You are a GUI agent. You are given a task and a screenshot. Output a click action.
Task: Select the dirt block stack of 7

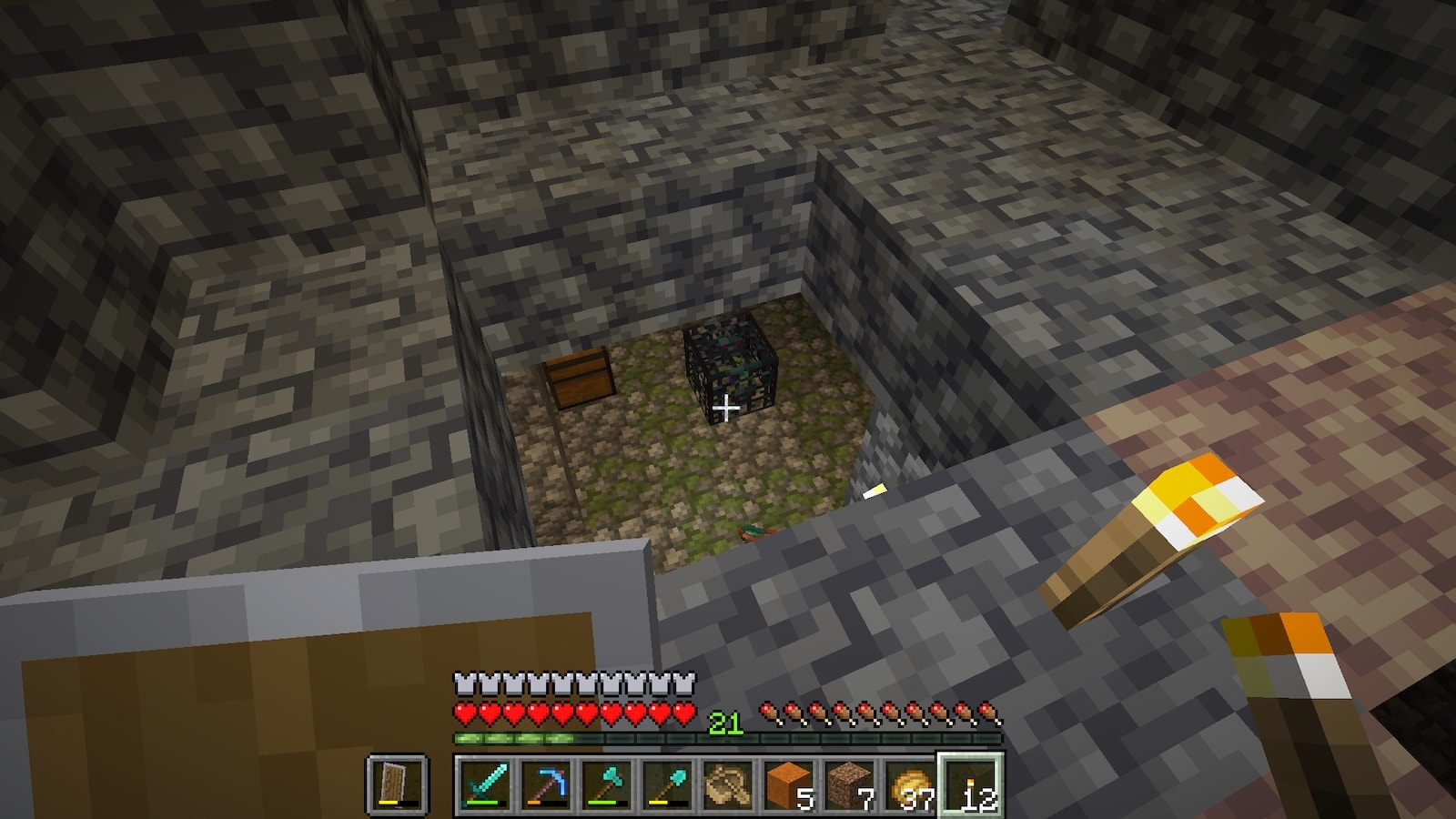[849, 784]
